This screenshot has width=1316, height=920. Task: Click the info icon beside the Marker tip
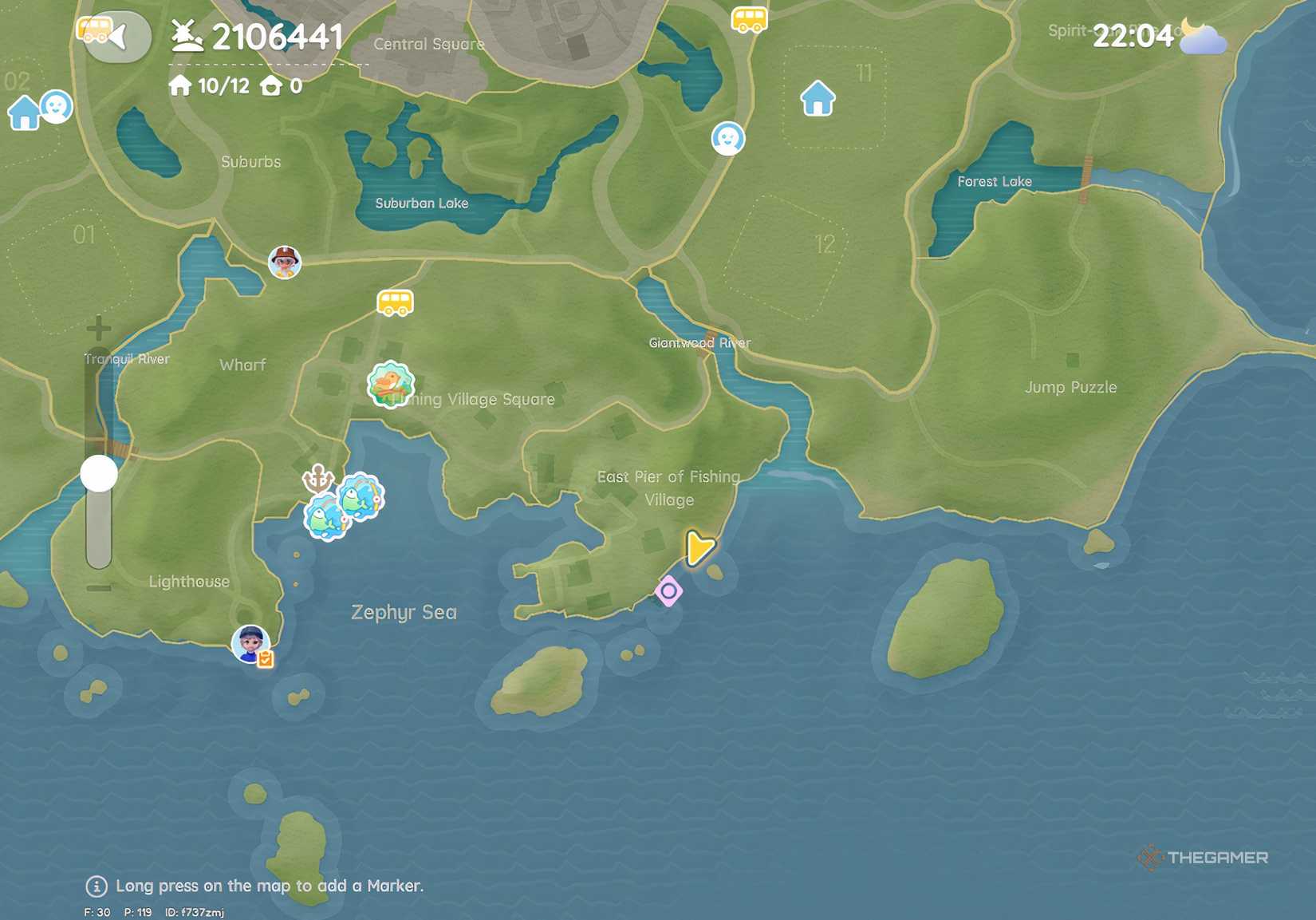click(x=96, y=886)
